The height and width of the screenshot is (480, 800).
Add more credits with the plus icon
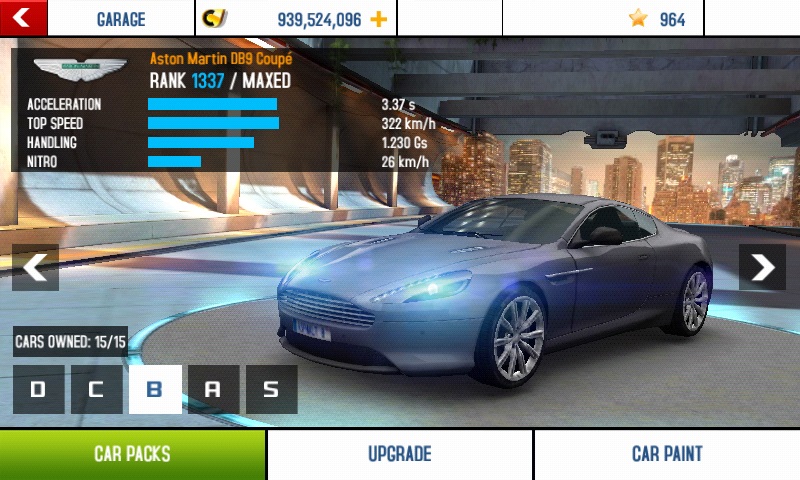tap(377, 19)
